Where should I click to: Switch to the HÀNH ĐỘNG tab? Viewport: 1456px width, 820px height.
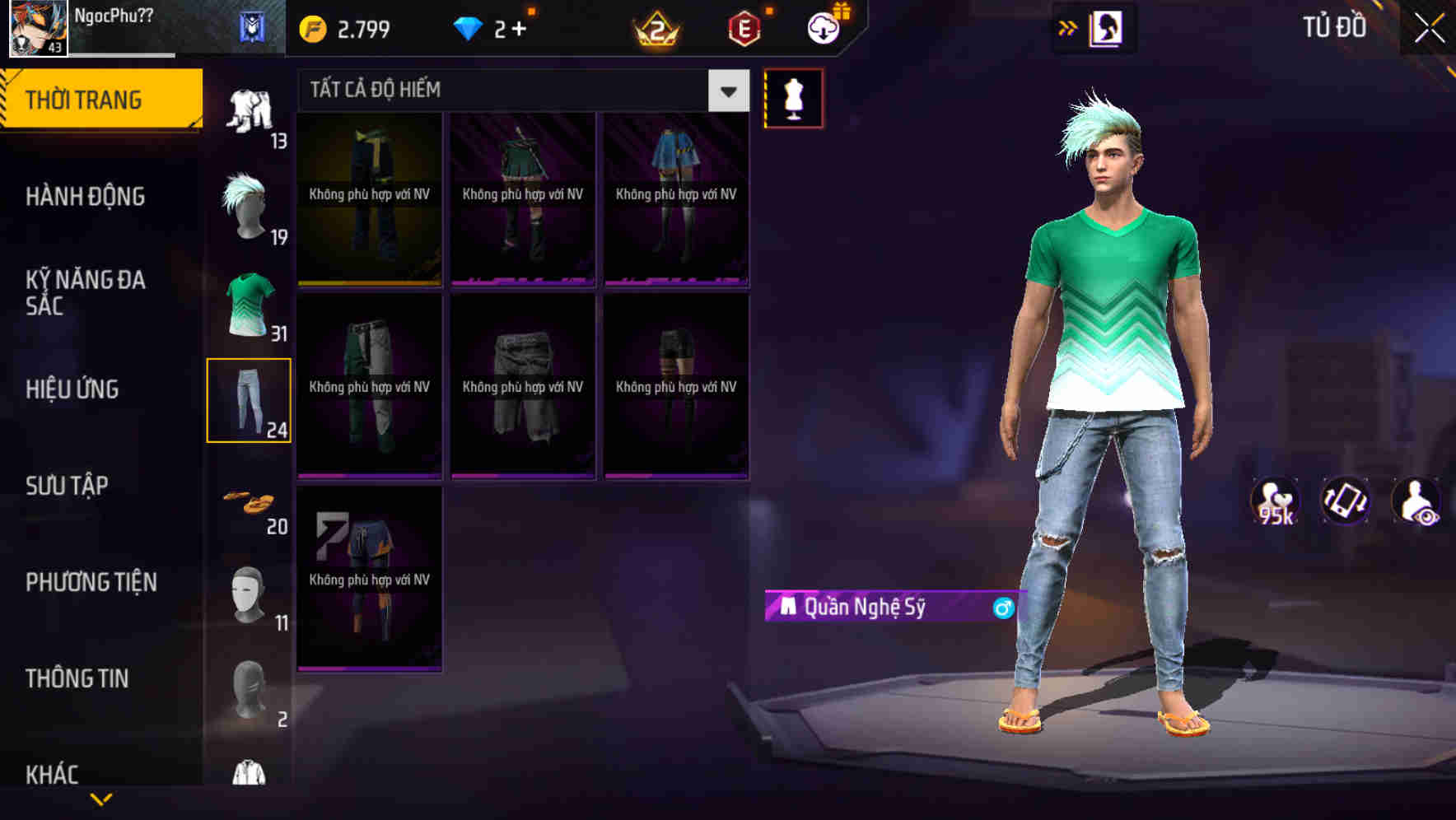click(x=86, y=196)
